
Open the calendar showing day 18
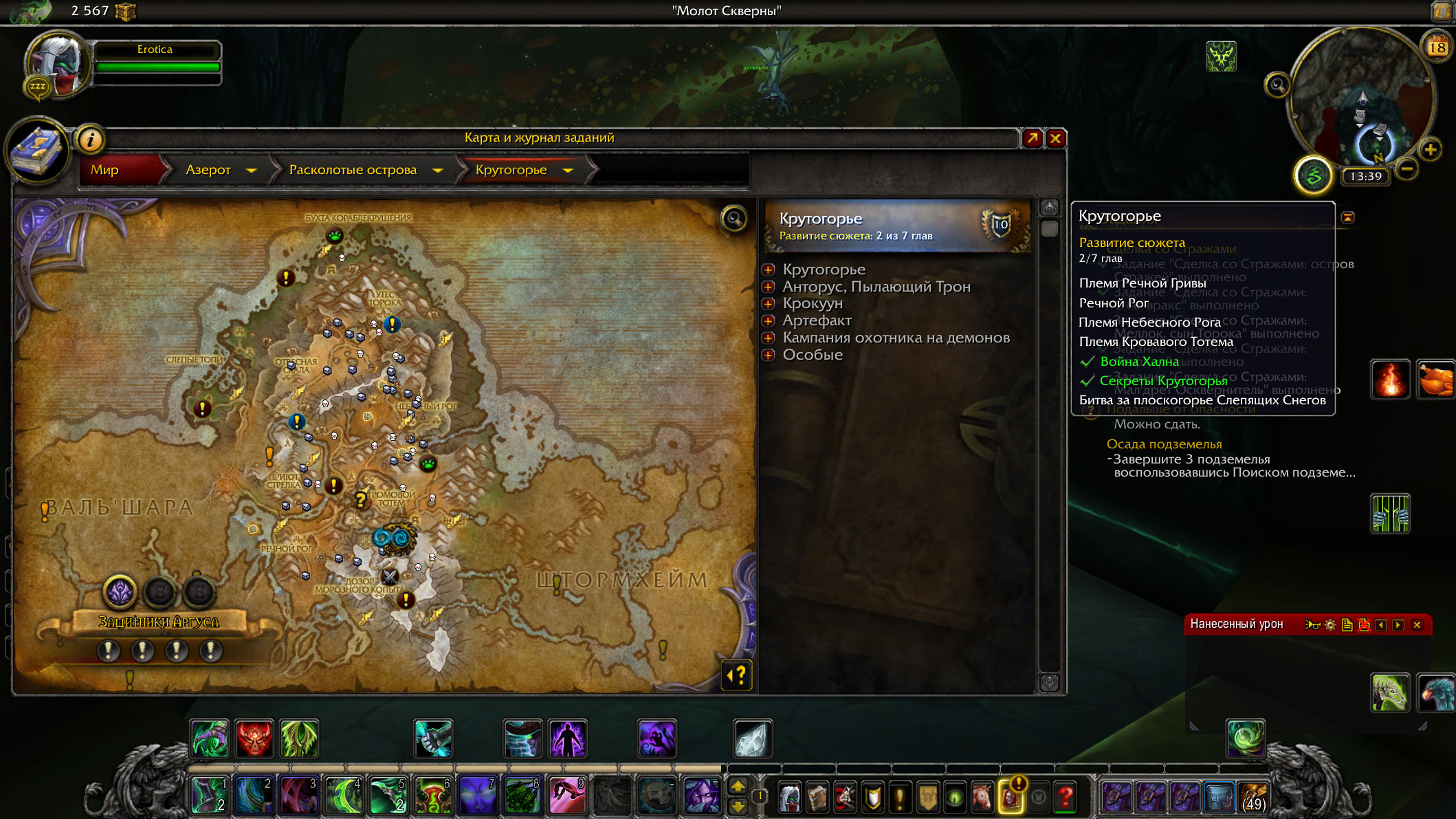click(x=1437, y=47)
